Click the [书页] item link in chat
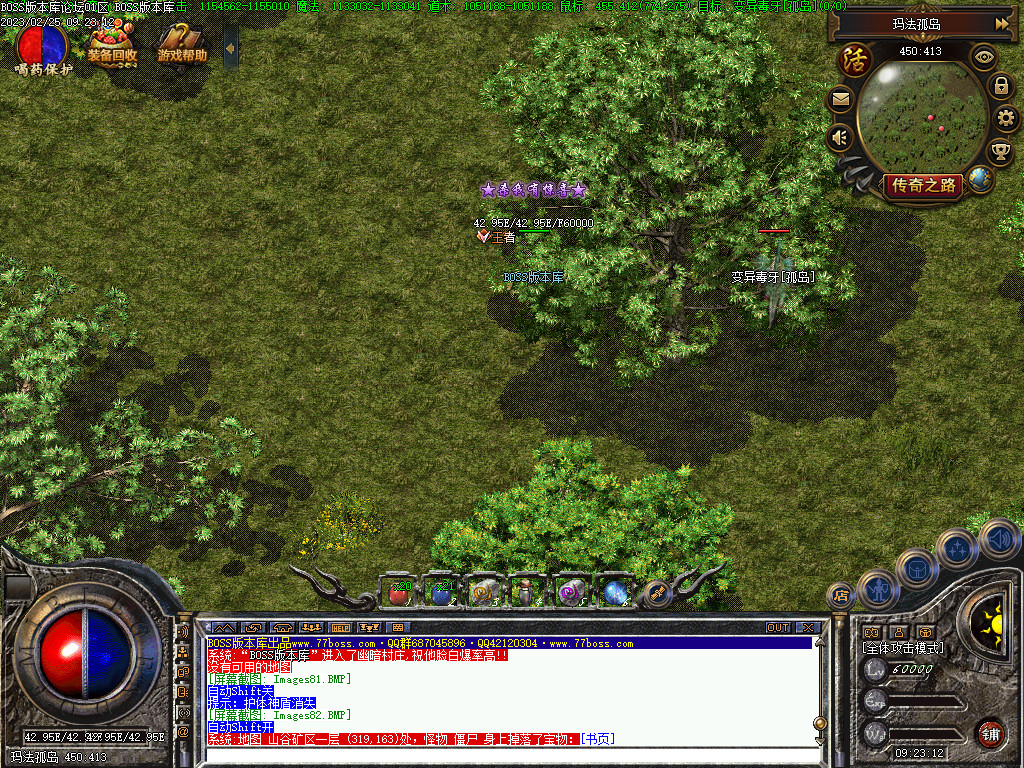Image resolution: width=1024 pixels, height=768 pixels. click(x=598, y=739)
